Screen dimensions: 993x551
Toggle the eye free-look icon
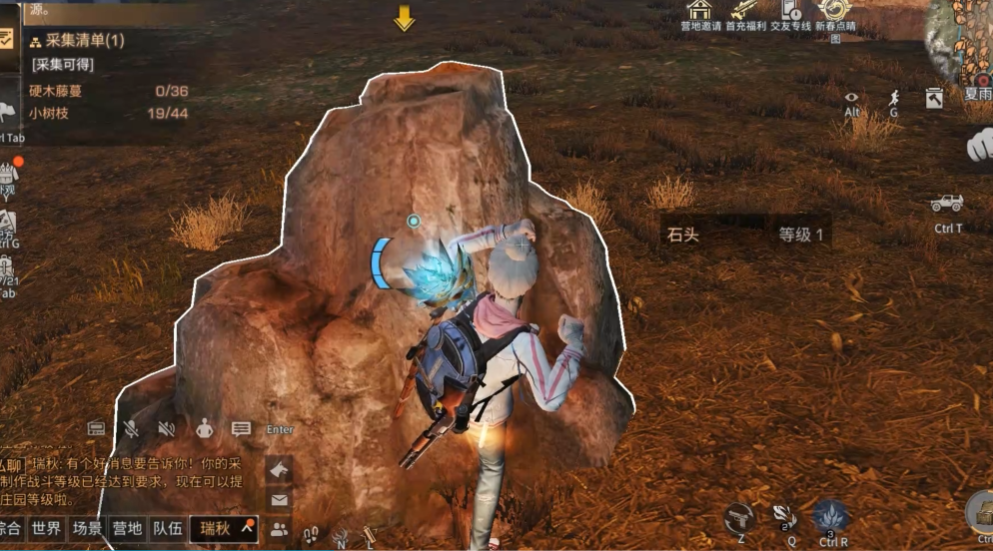(852, 99)
